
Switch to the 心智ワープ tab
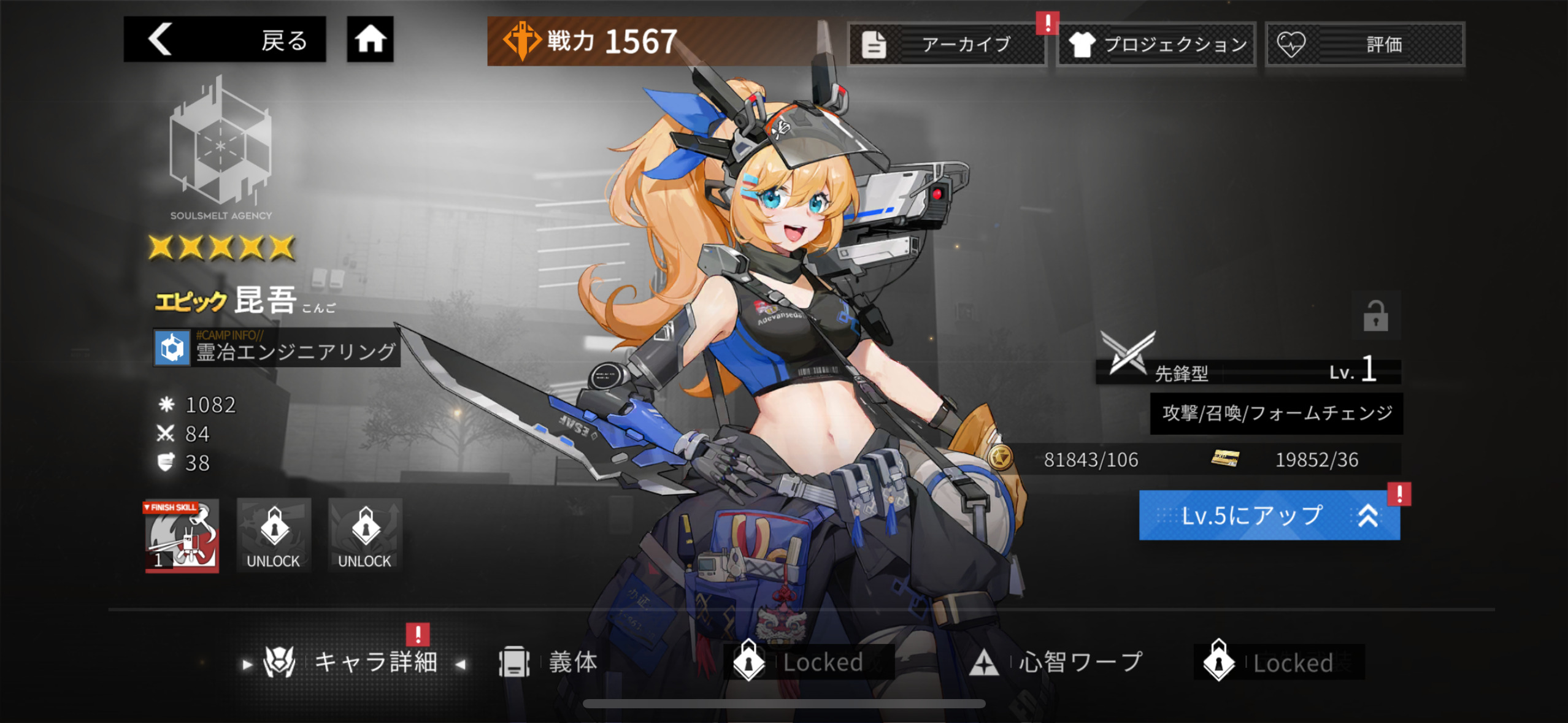tap(1056, 662)
